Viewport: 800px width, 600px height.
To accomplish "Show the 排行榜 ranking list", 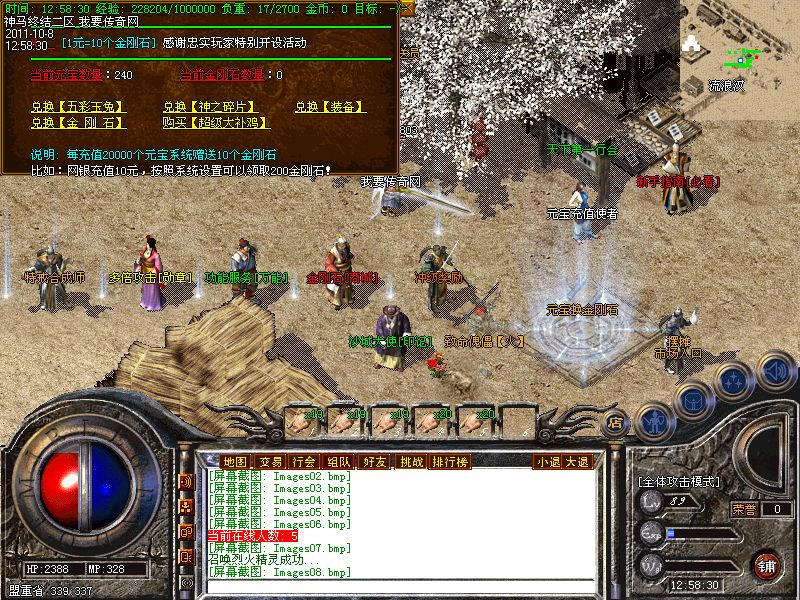I will [x=450, y=461].
